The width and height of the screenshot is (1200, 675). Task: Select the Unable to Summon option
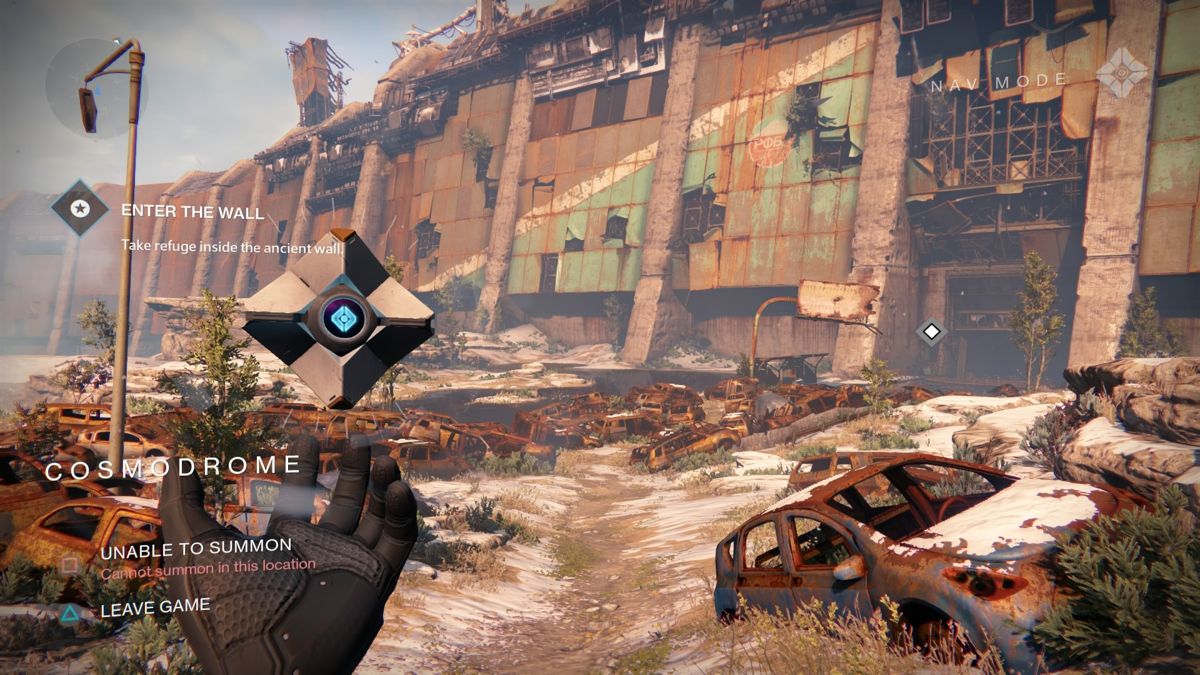[195, 547]
